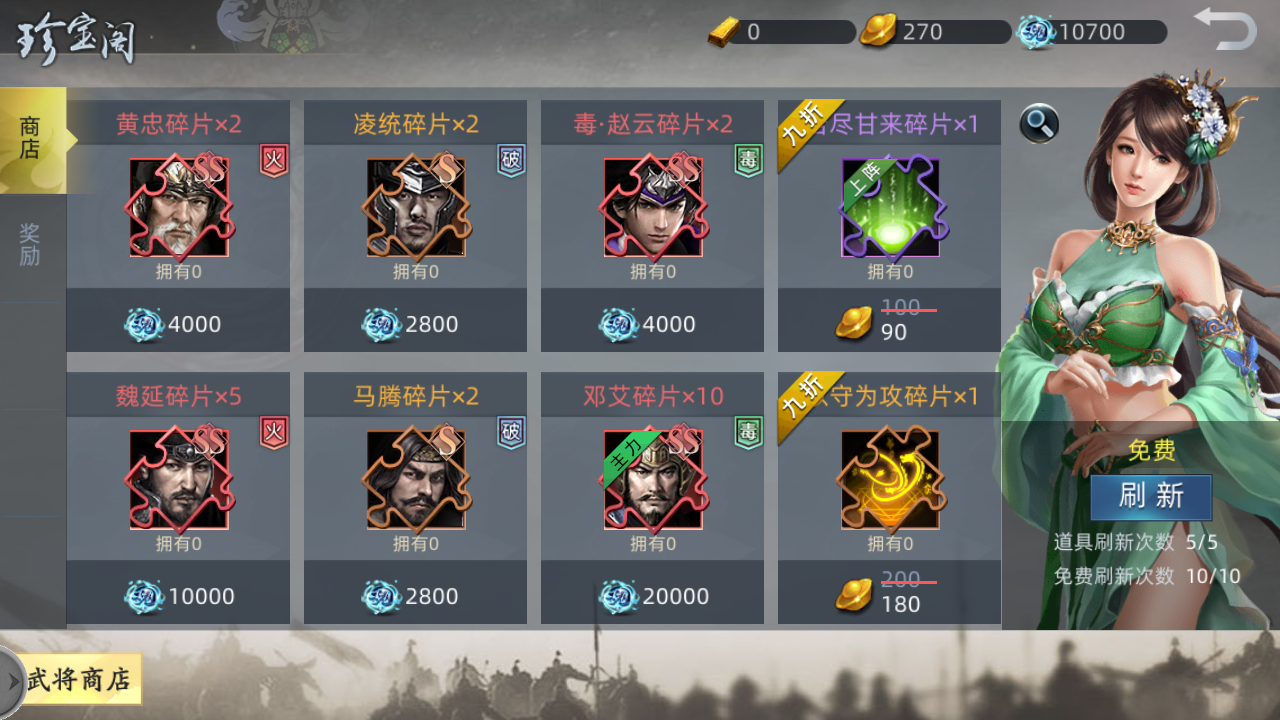Buy 邓艾 fragments for 20000
This screenshot has height=720, width=1280.
(653, 596)
